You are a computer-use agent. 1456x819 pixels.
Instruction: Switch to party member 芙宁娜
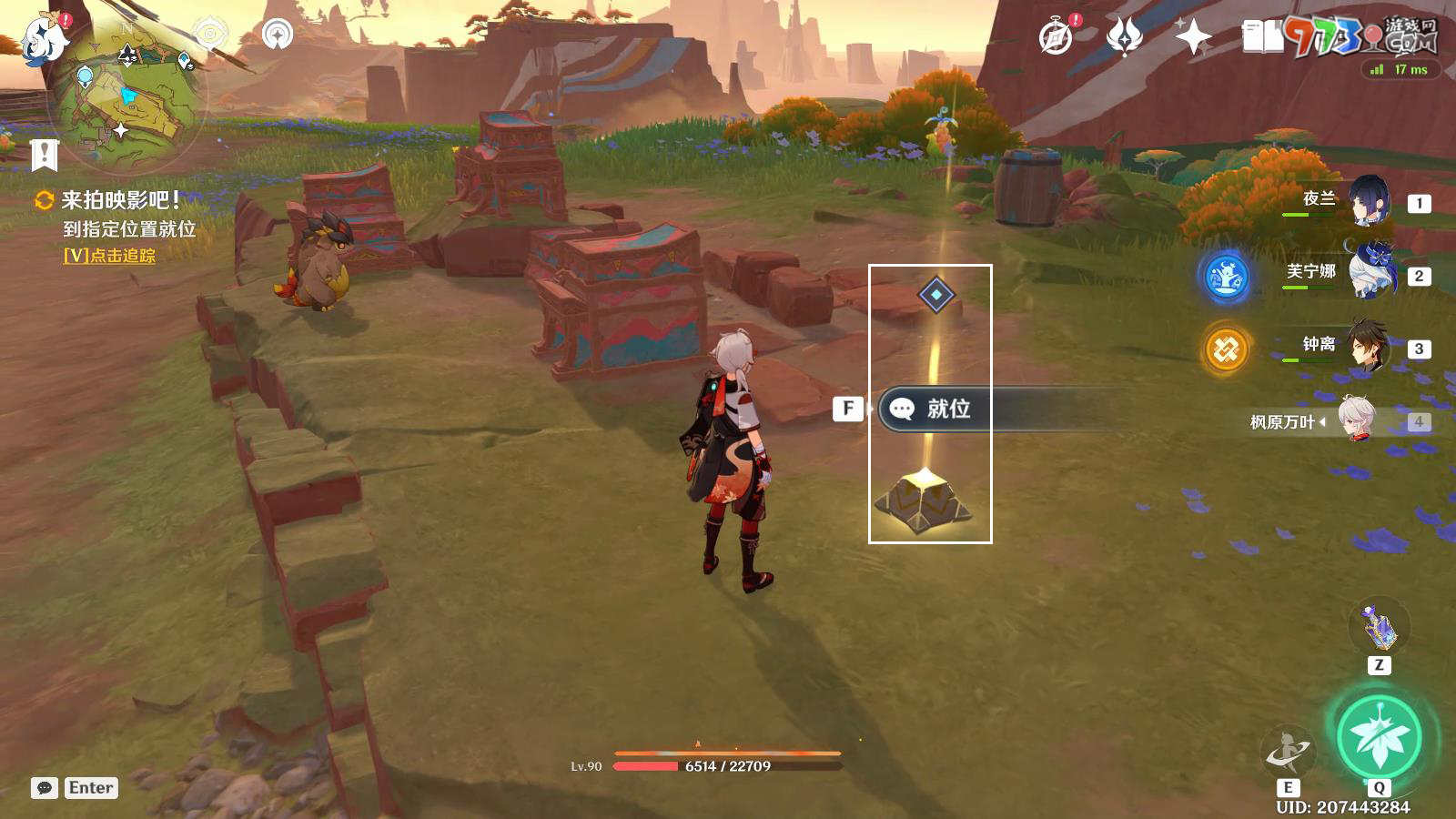coord(1368,274)
